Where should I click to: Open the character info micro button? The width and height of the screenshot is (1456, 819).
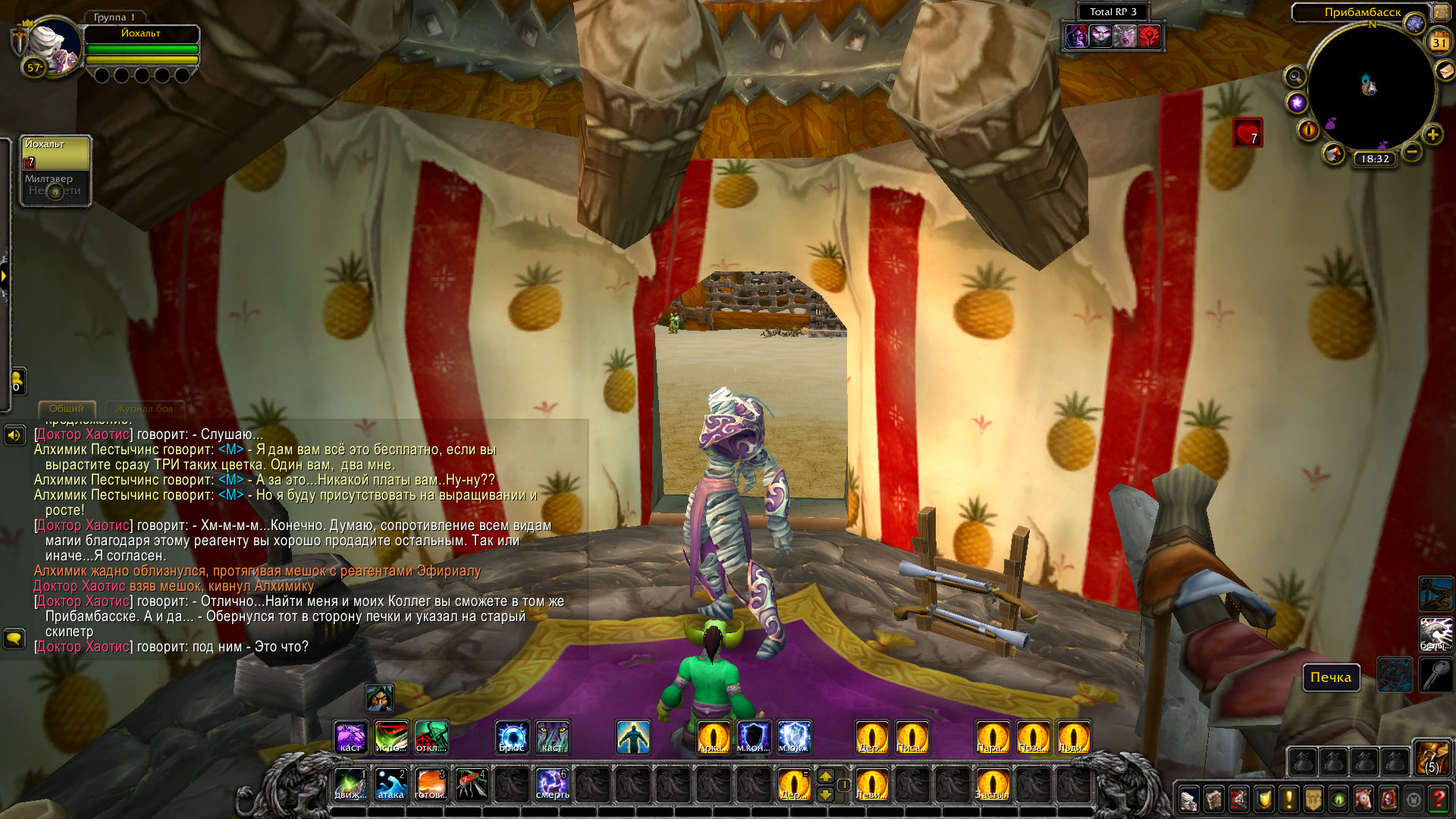1189,799
